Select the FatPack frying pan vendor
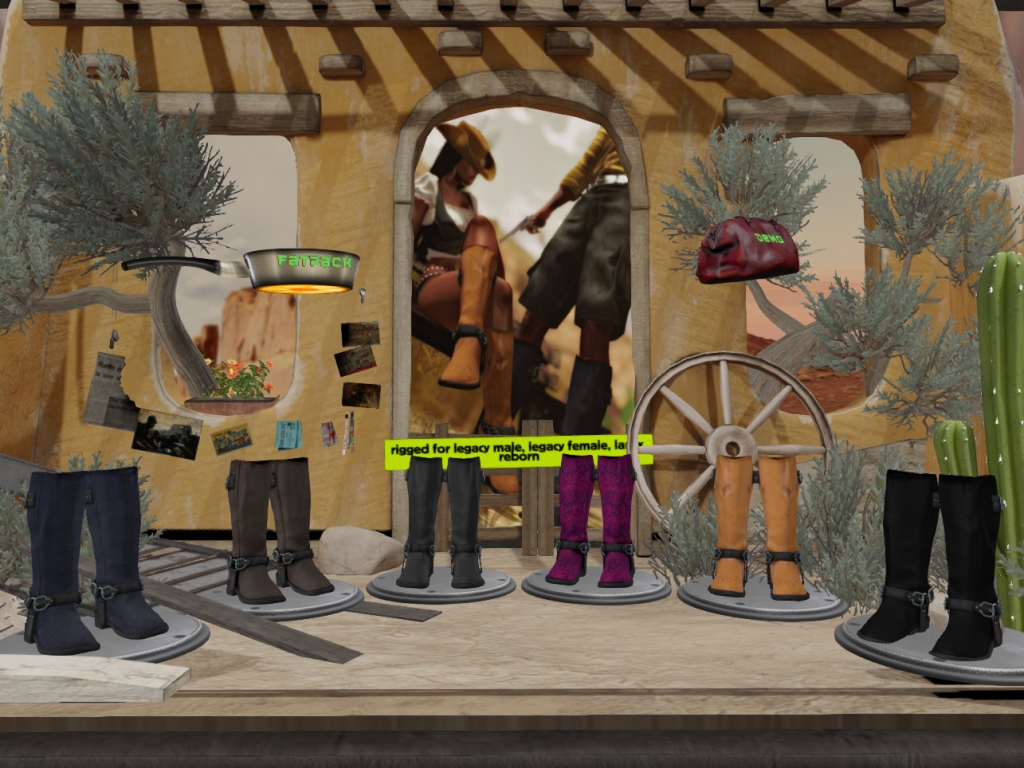The height and width of the screenshot is (768, 1024). 300,269
